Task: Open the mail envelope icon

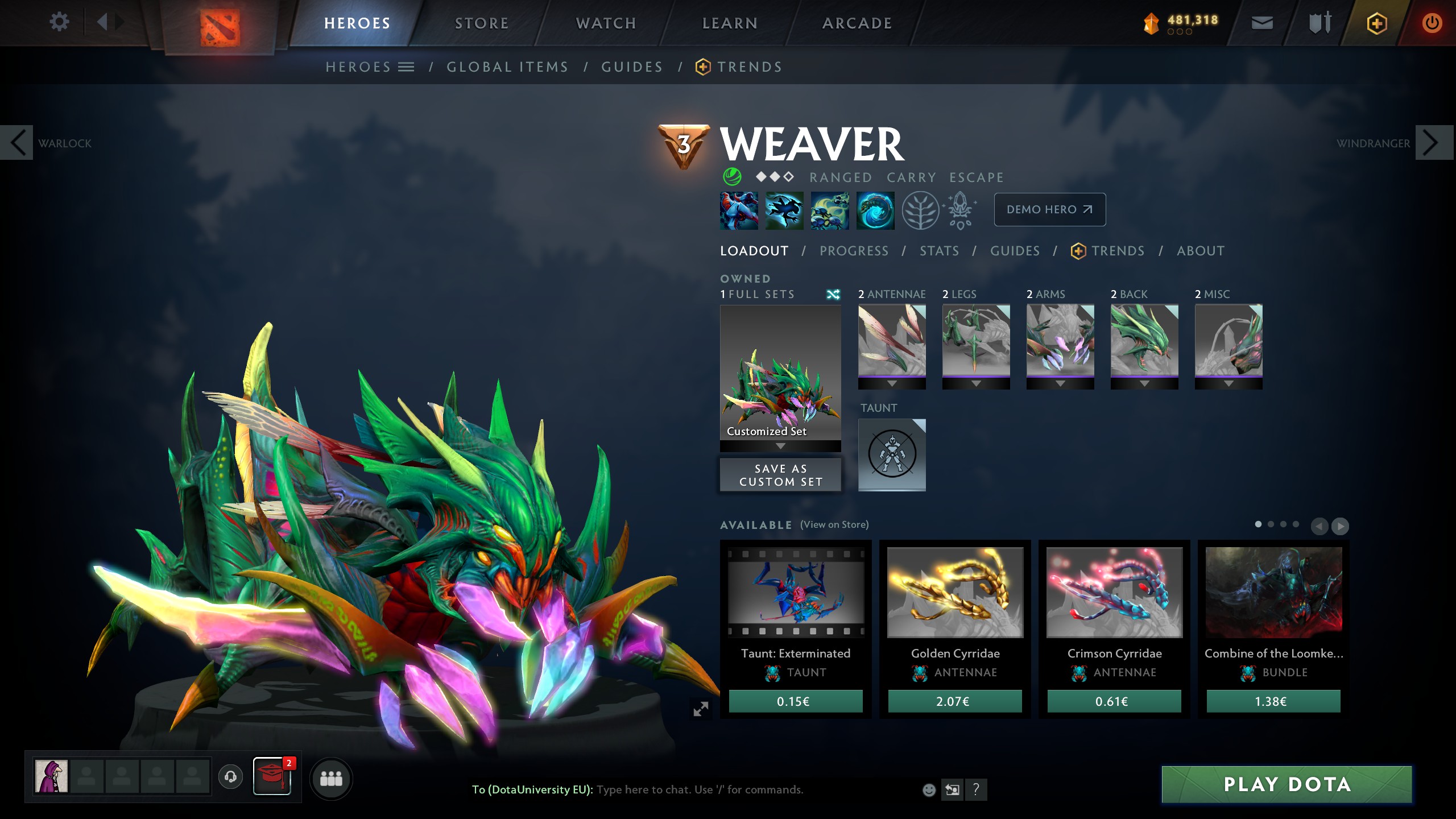Action: pos(1261,23)
